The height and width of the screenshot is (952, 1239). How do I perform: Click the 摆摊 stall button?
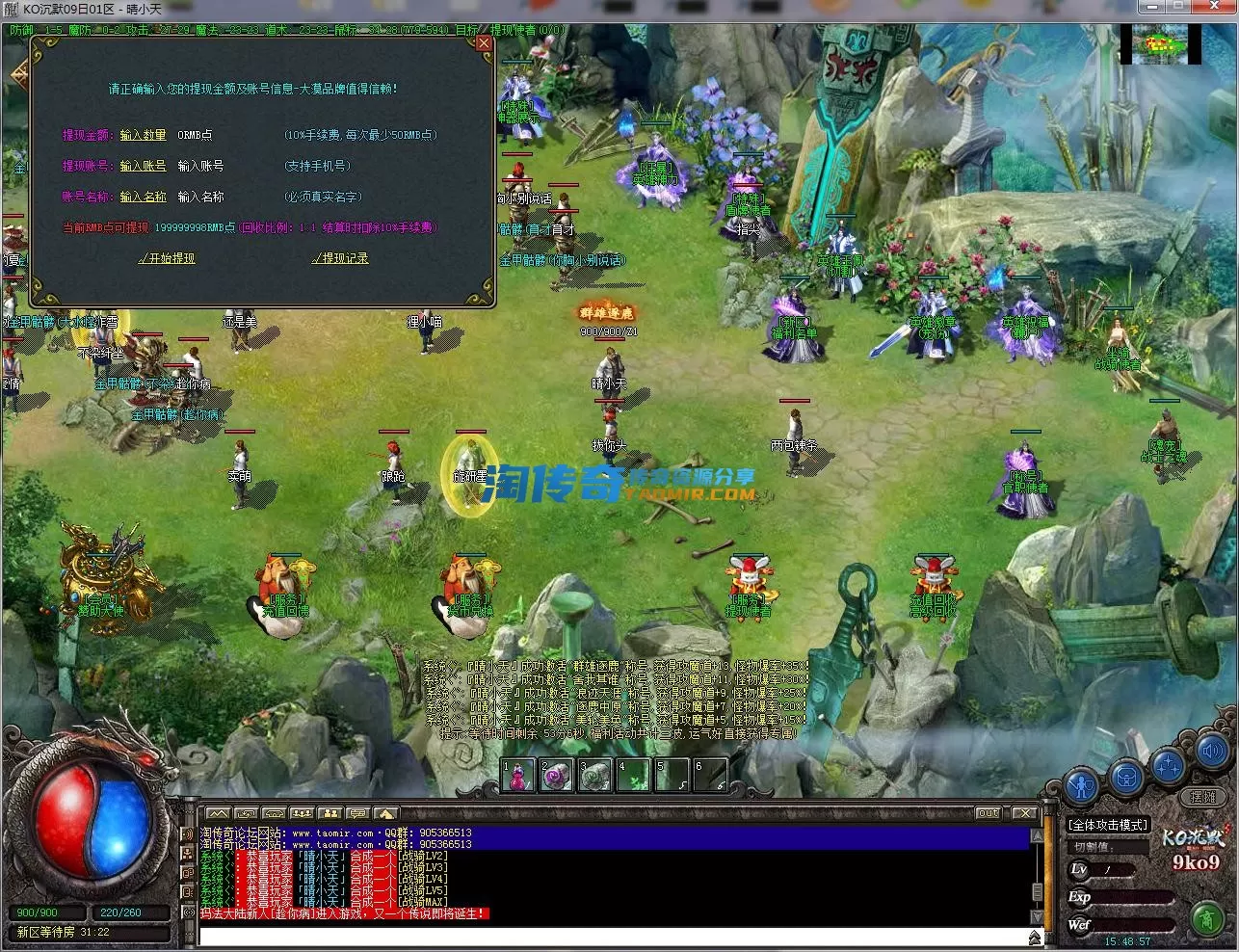tap(1203, 798)
